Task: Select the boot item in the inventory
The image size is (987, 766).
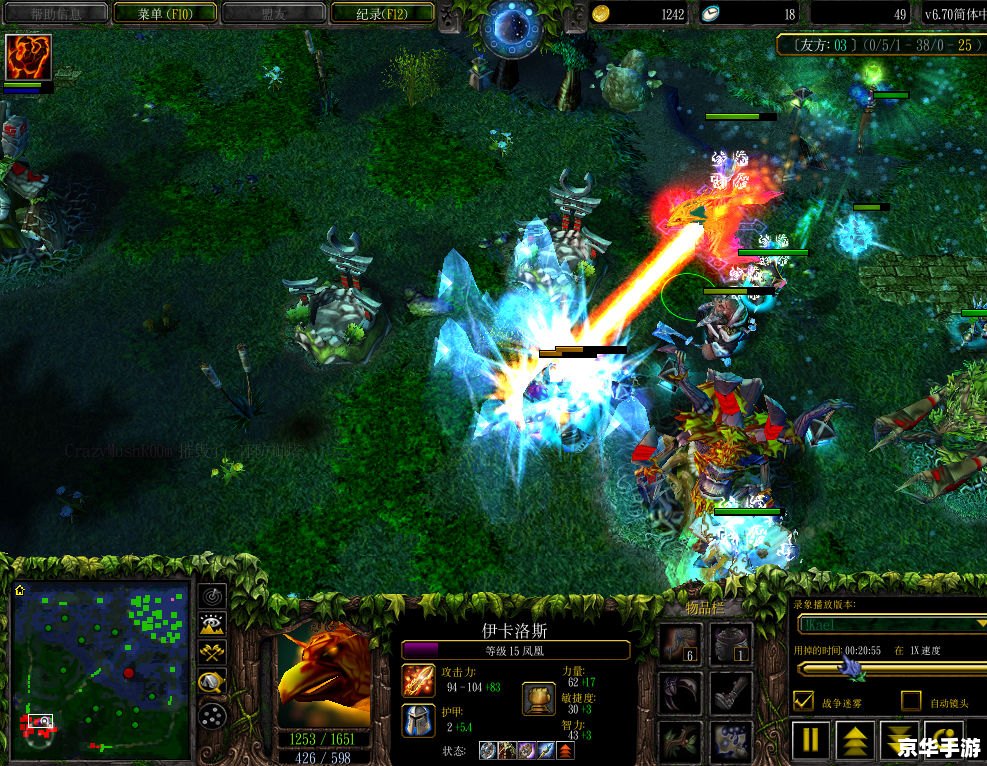Action: coord(731,692)
